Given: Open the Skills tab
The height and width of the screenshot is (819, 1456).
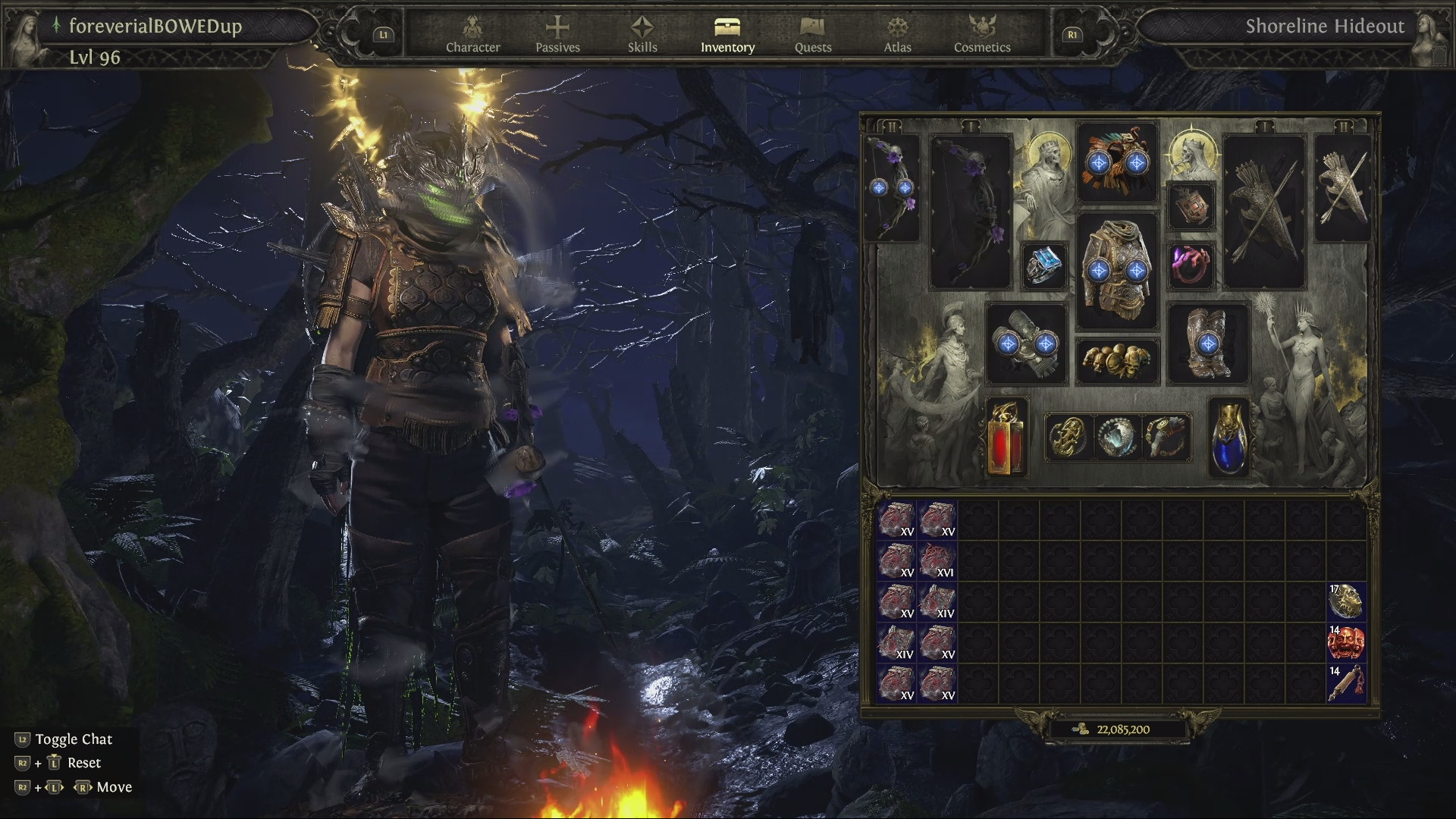Looking at the screenshot, I should click(x=642, y=35).
